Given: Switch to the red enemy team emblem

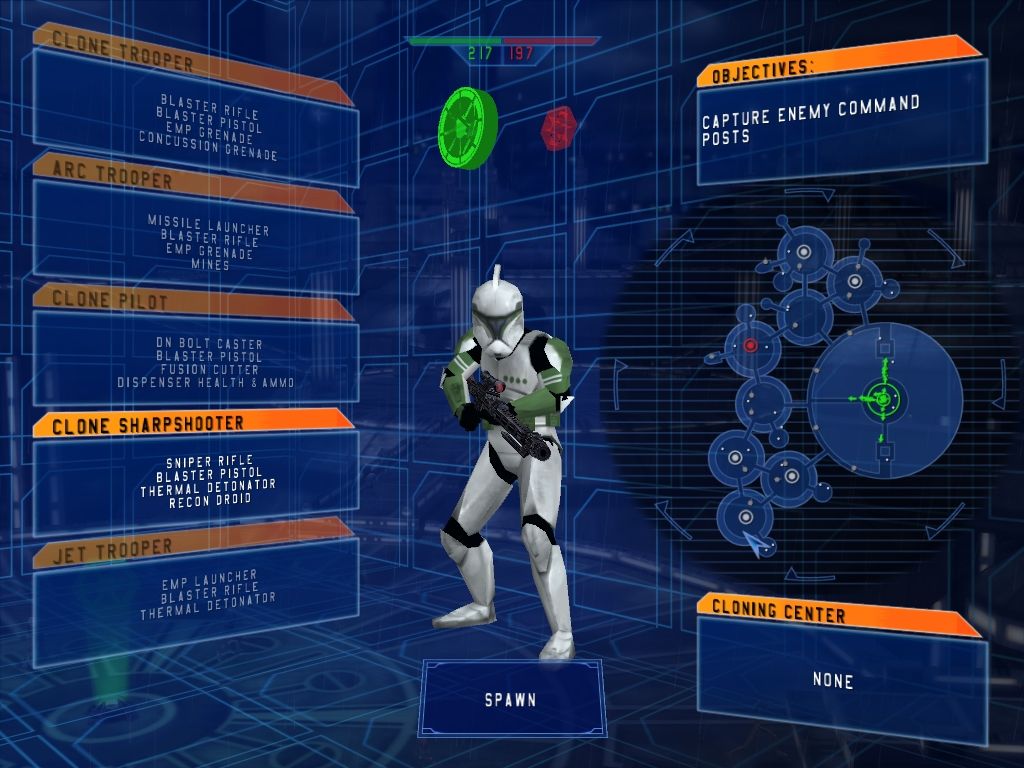Looking at the screenshot, I should point(558,126).
